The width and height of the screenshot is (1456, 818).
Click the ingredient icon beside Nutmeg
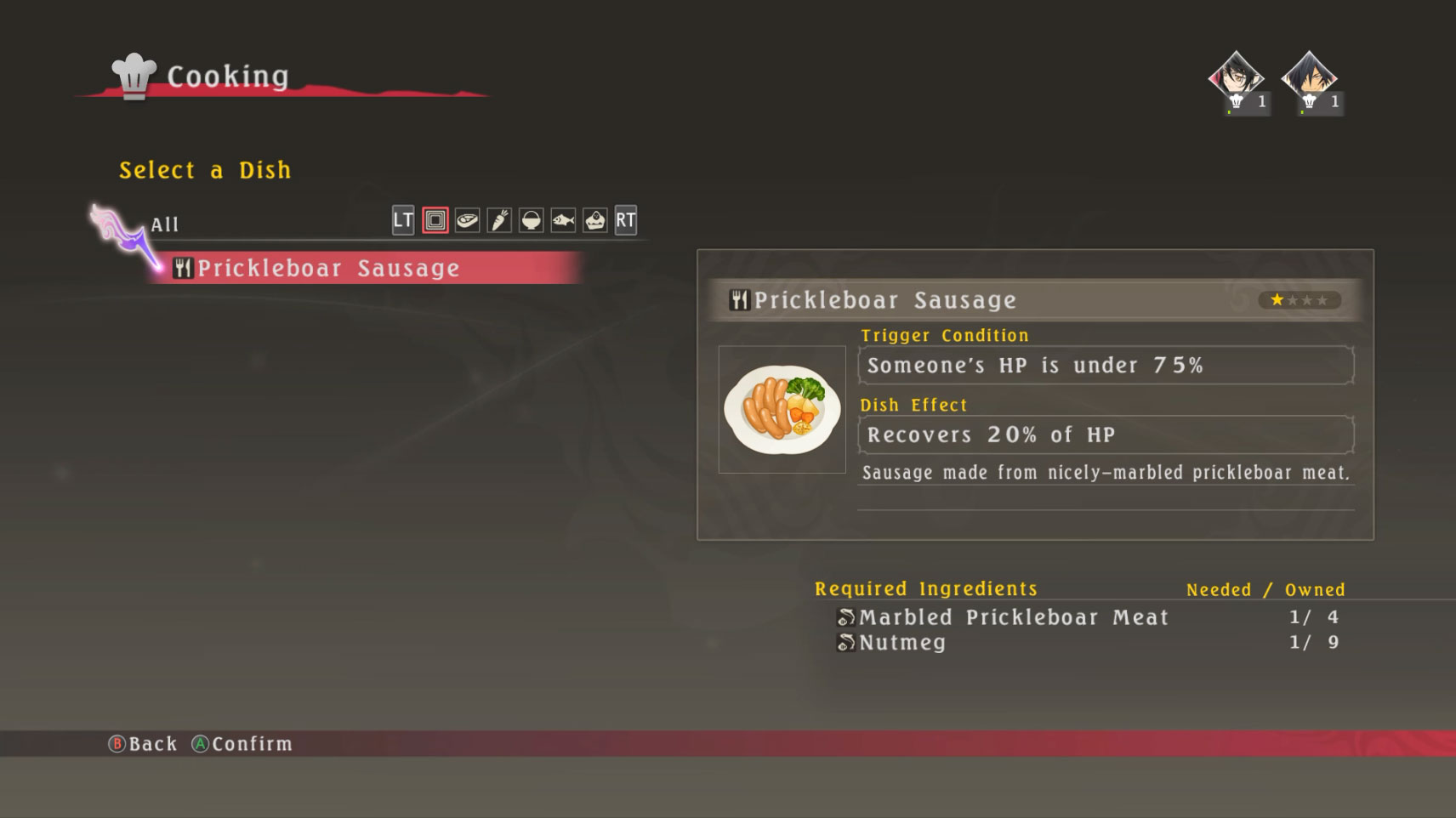click(845, 643)
